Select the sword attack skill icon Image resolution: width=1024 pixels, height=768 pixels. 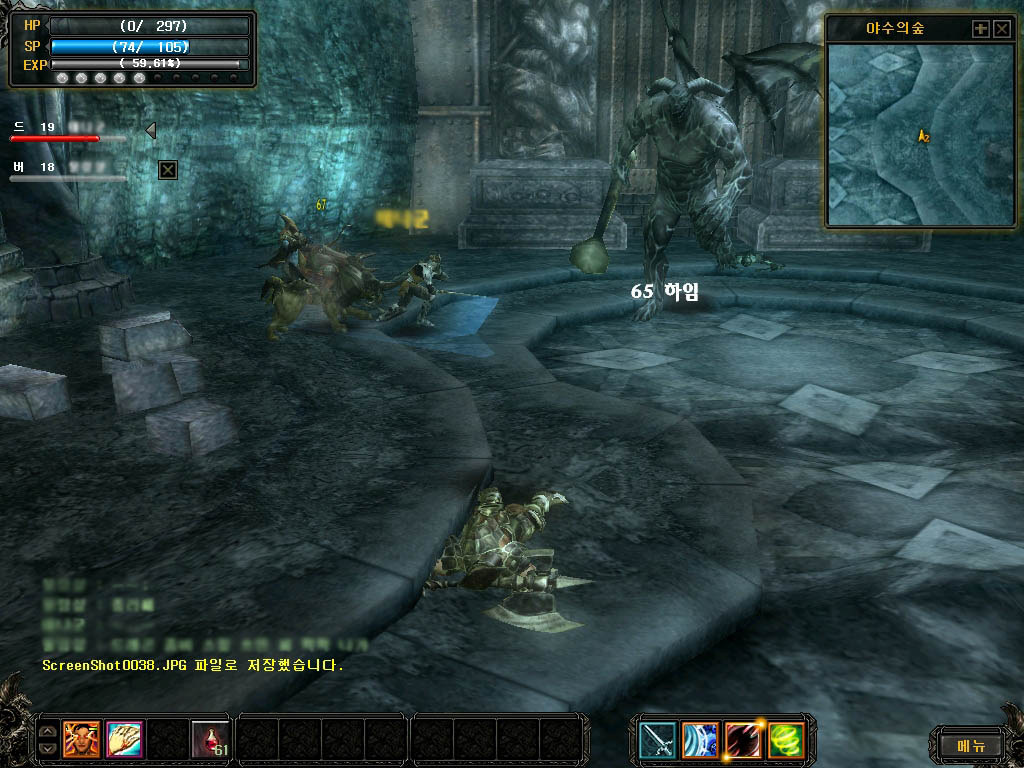(658, 741)
